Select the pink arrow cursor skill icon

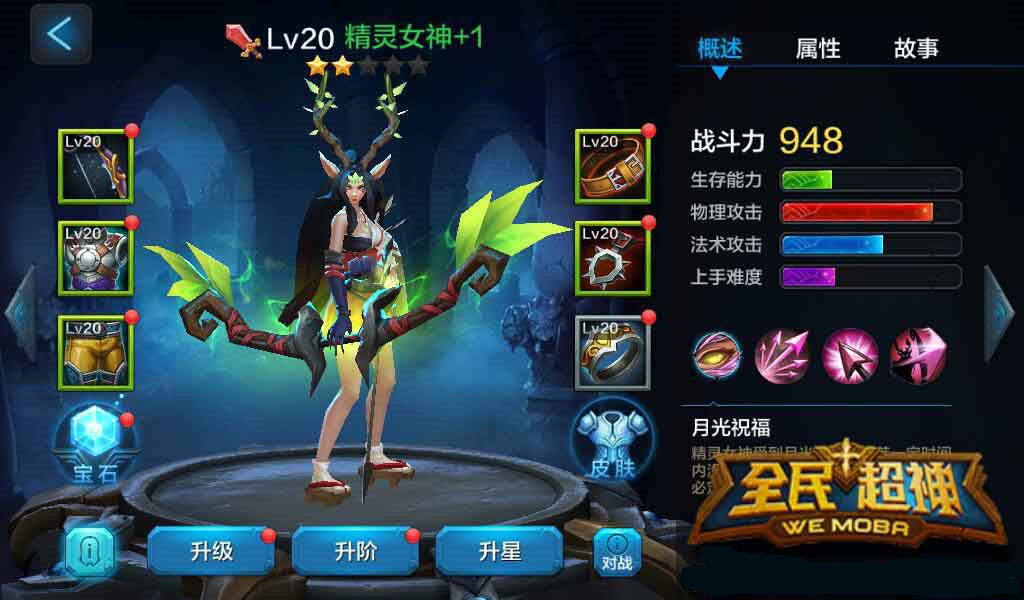[x=850, y=354]
